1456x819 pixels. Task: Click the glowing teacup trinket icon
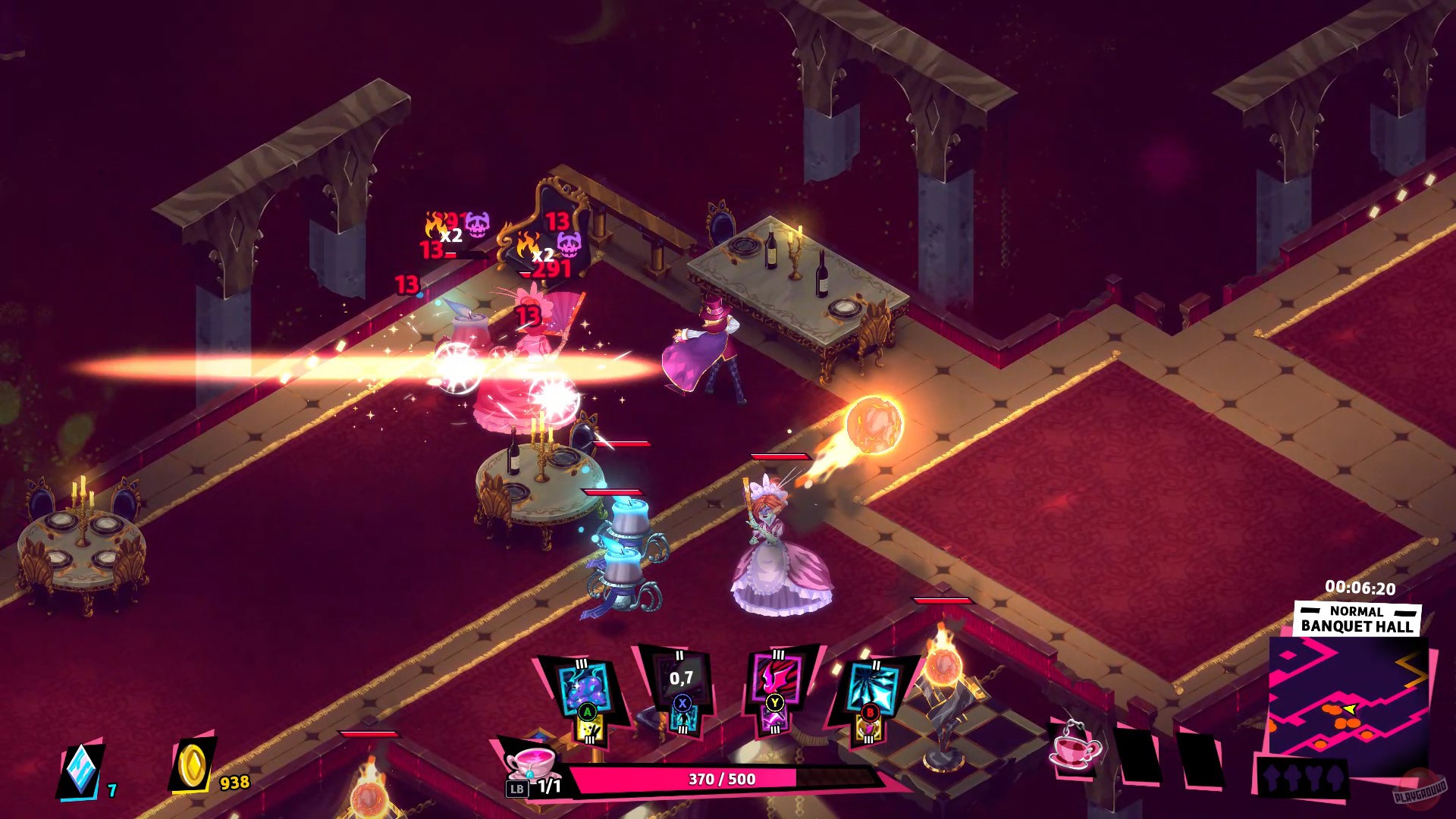point(1073,751)
